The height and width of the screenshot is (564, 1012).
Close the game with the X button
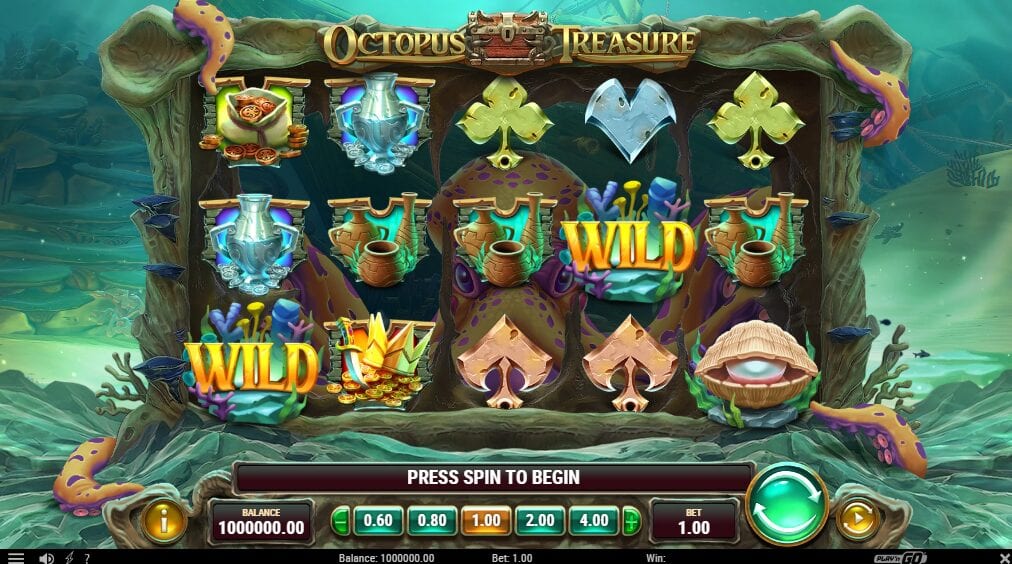1003,557
